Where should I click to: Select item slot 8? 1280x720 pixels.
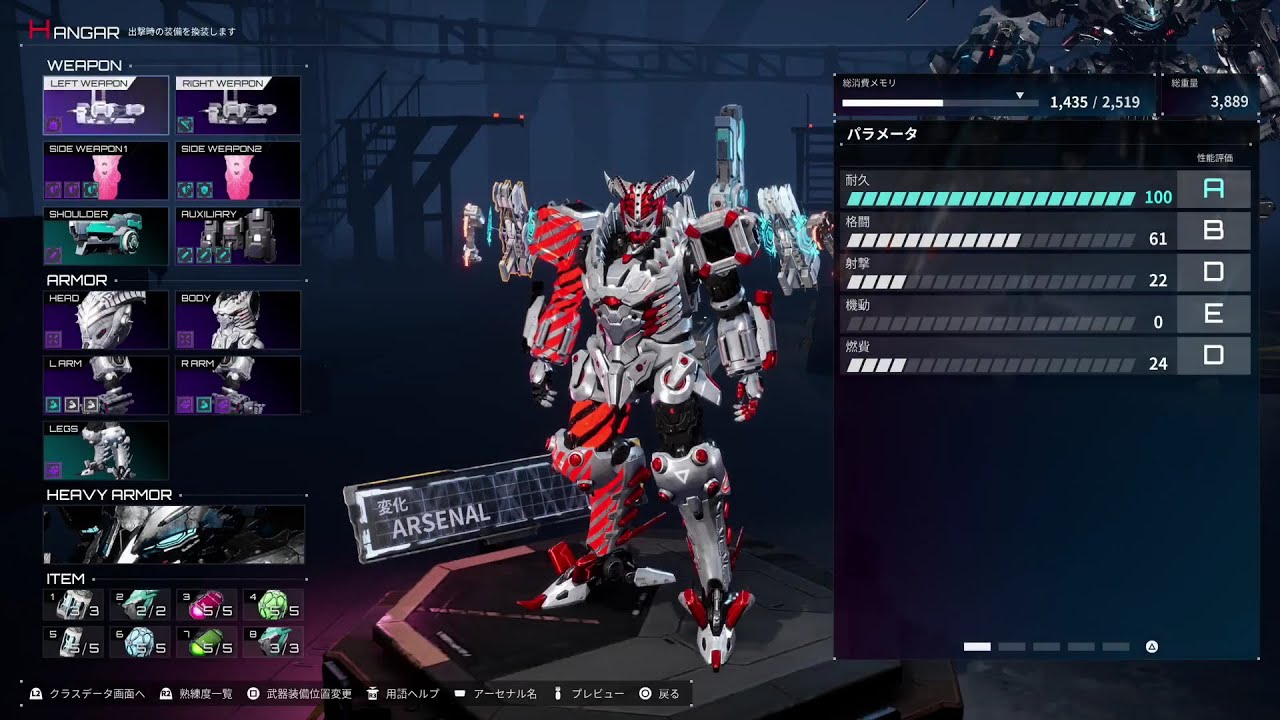pyautogui.click(x=273, y=642)
